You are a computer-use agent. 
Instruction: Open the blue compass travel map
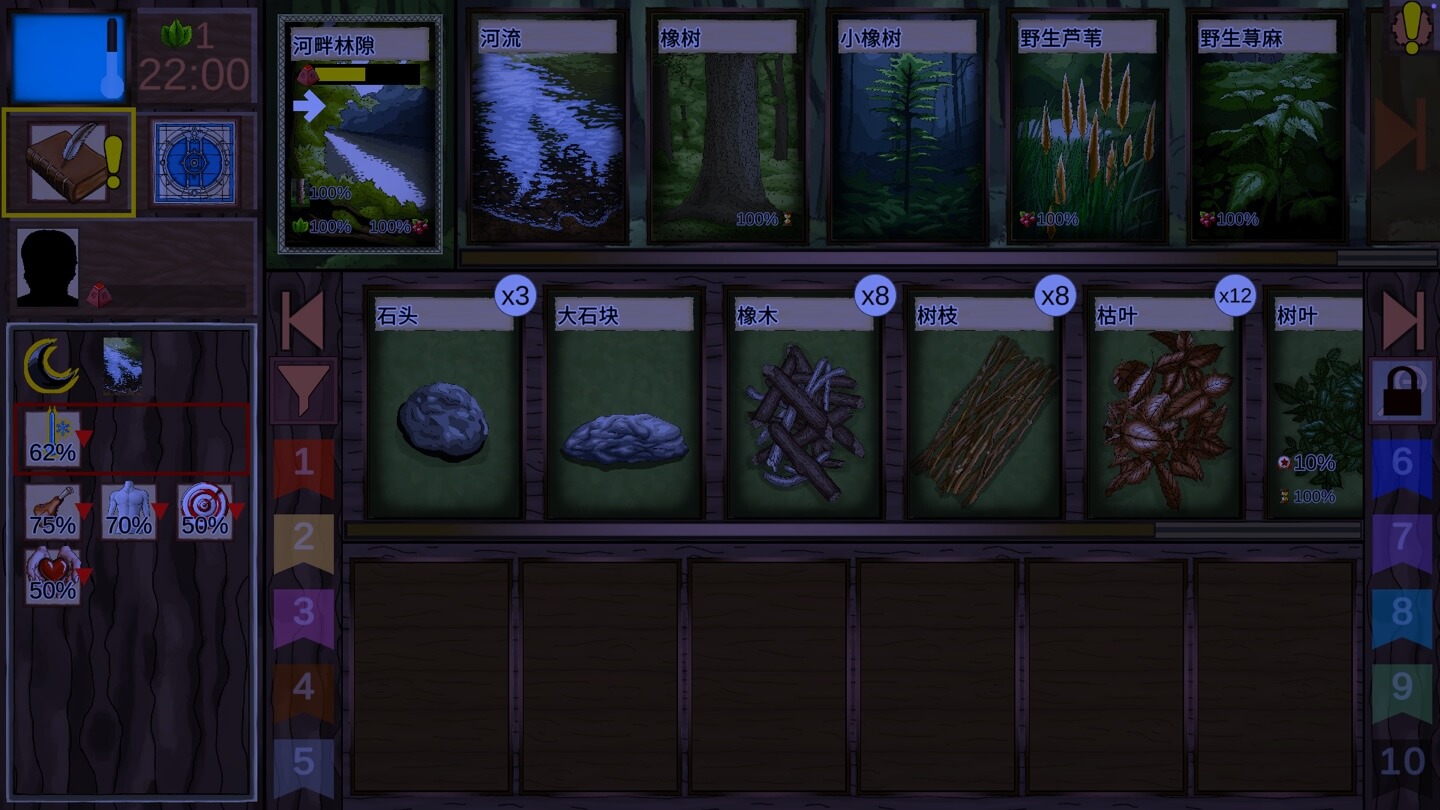pos(196,160)
